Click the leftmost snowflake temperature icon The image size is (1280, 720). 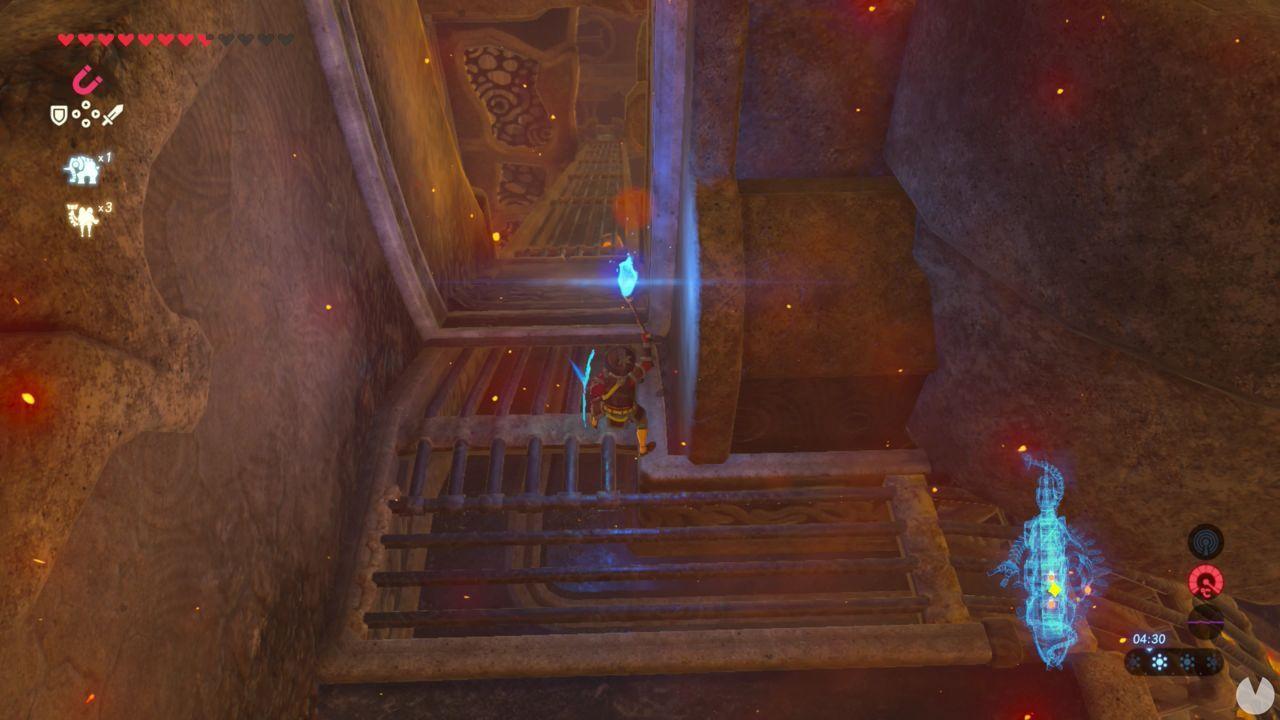[1134, 662]
